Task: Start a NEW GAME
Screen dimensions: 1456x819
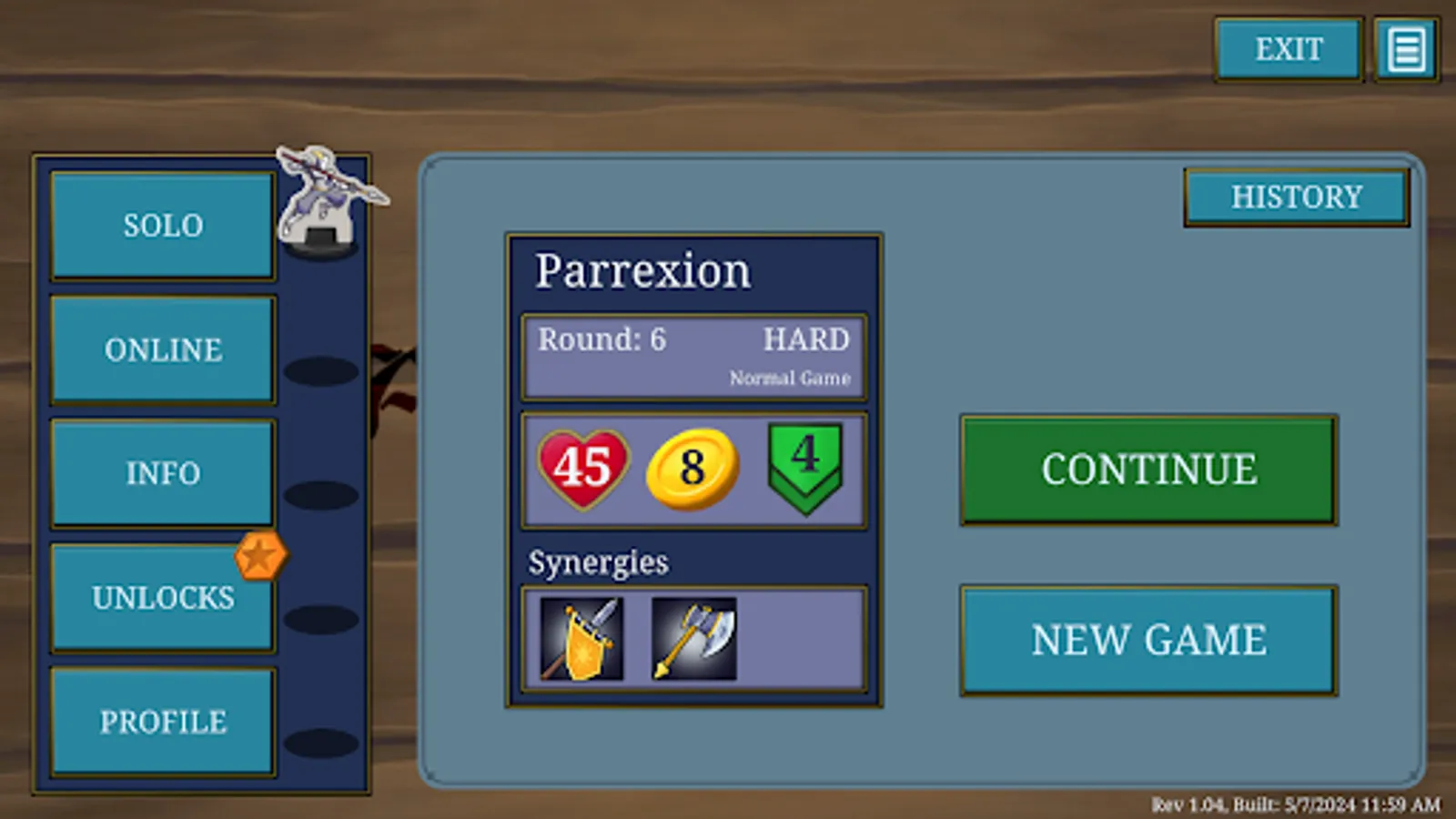Action: [x=1148, y=639]
